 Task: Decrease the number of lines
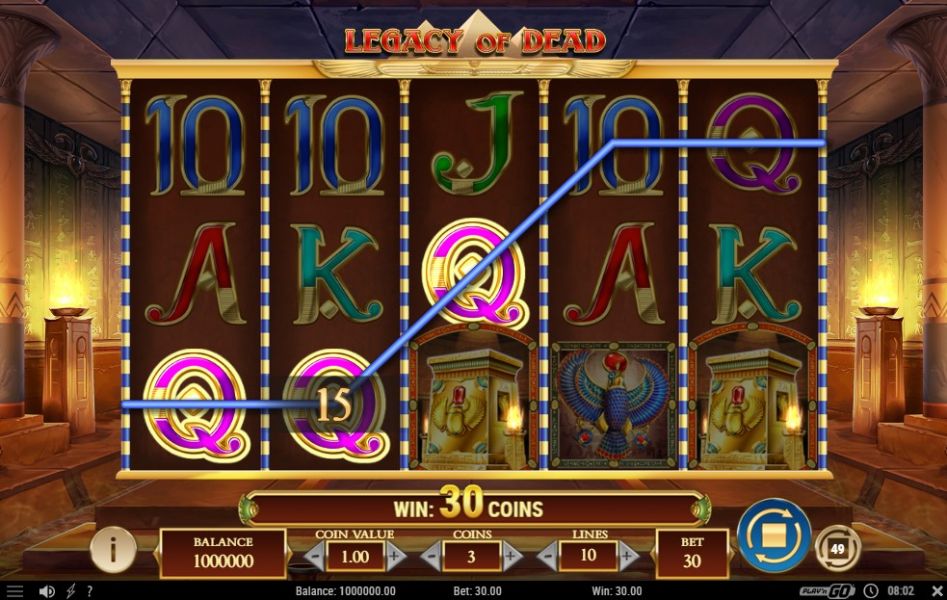[547, 555]
